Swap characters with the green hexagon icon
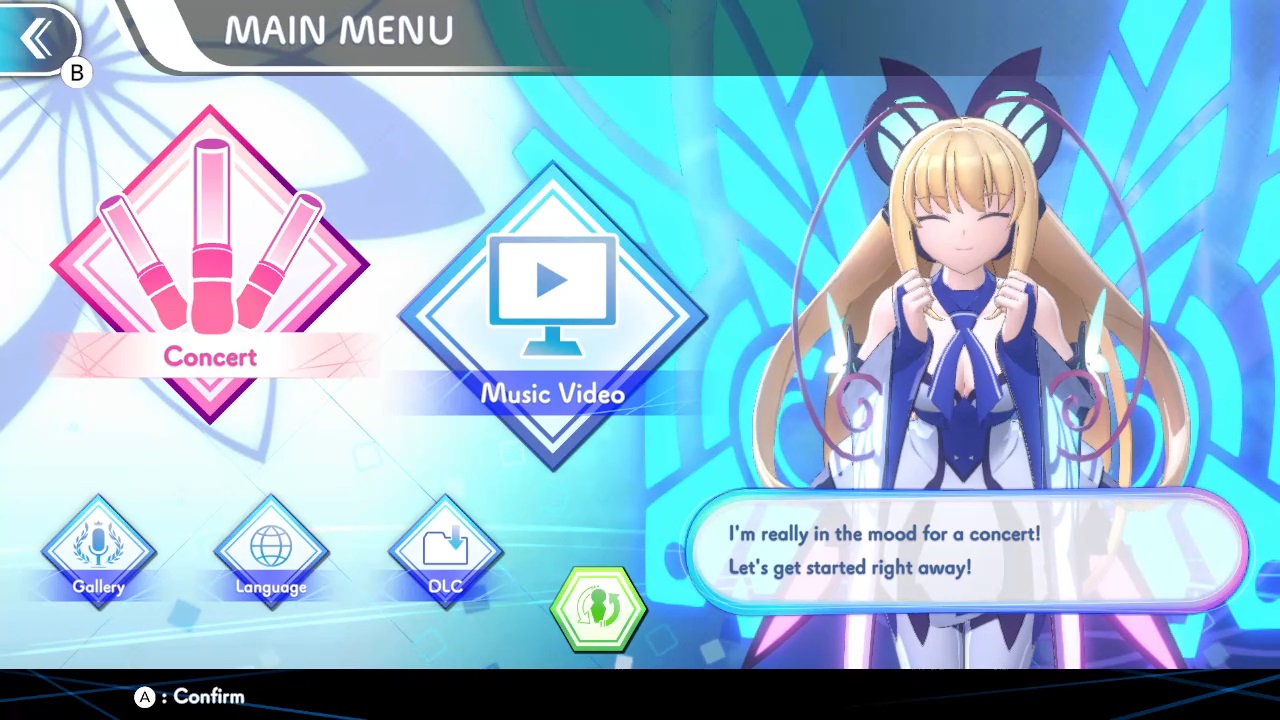1280x720 pixels. pos(598,608)
